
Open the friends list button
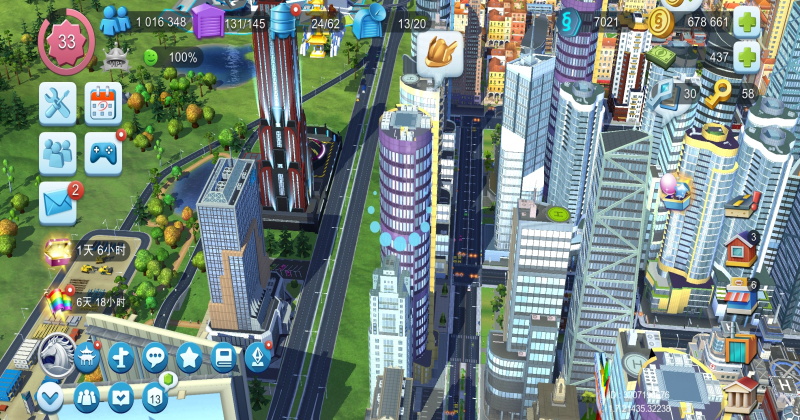(57, 152)
